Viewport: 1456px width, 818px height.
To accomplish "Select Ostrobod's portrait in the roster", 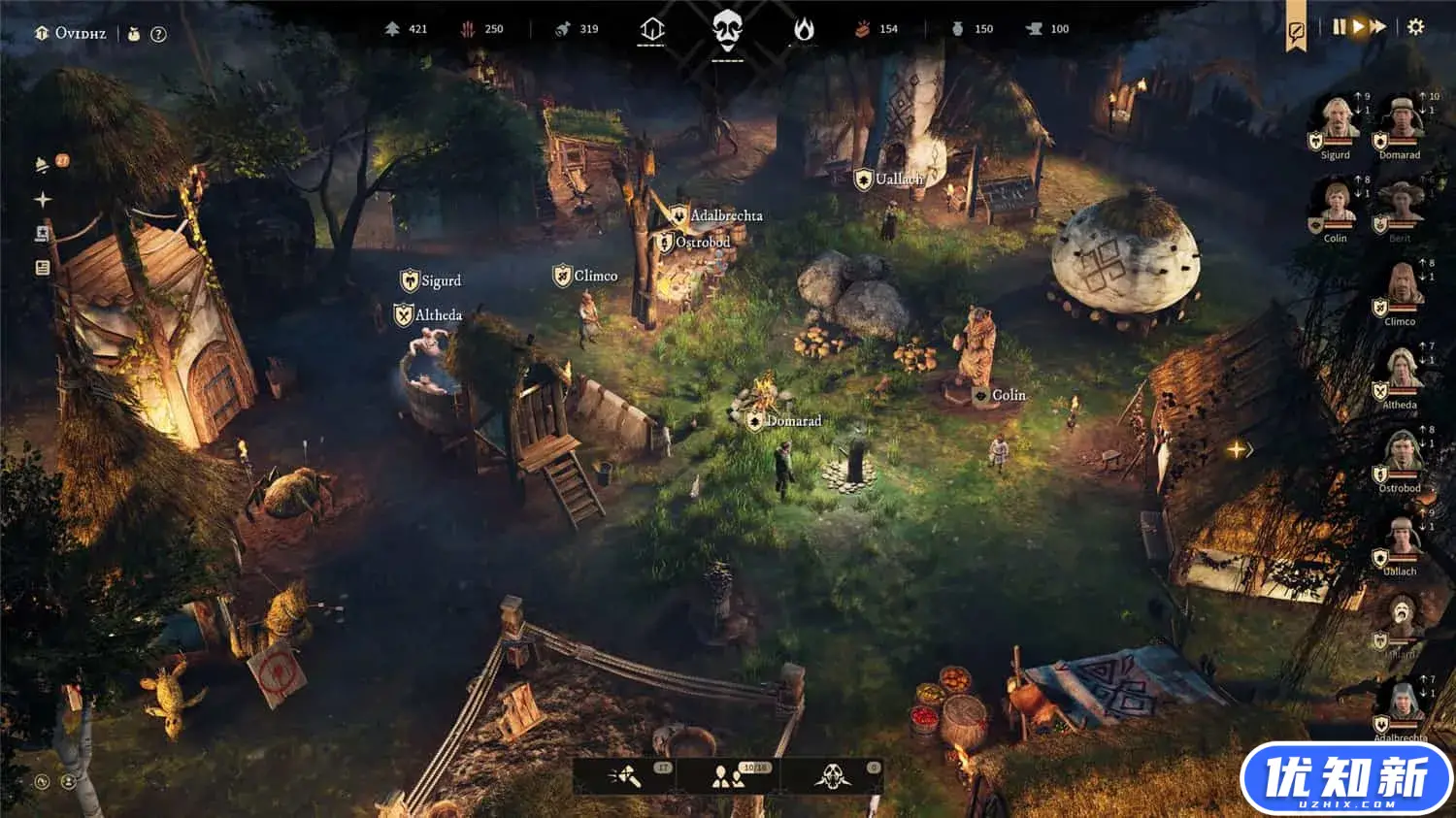I will pyautogui.click(x=1400, y=455).
